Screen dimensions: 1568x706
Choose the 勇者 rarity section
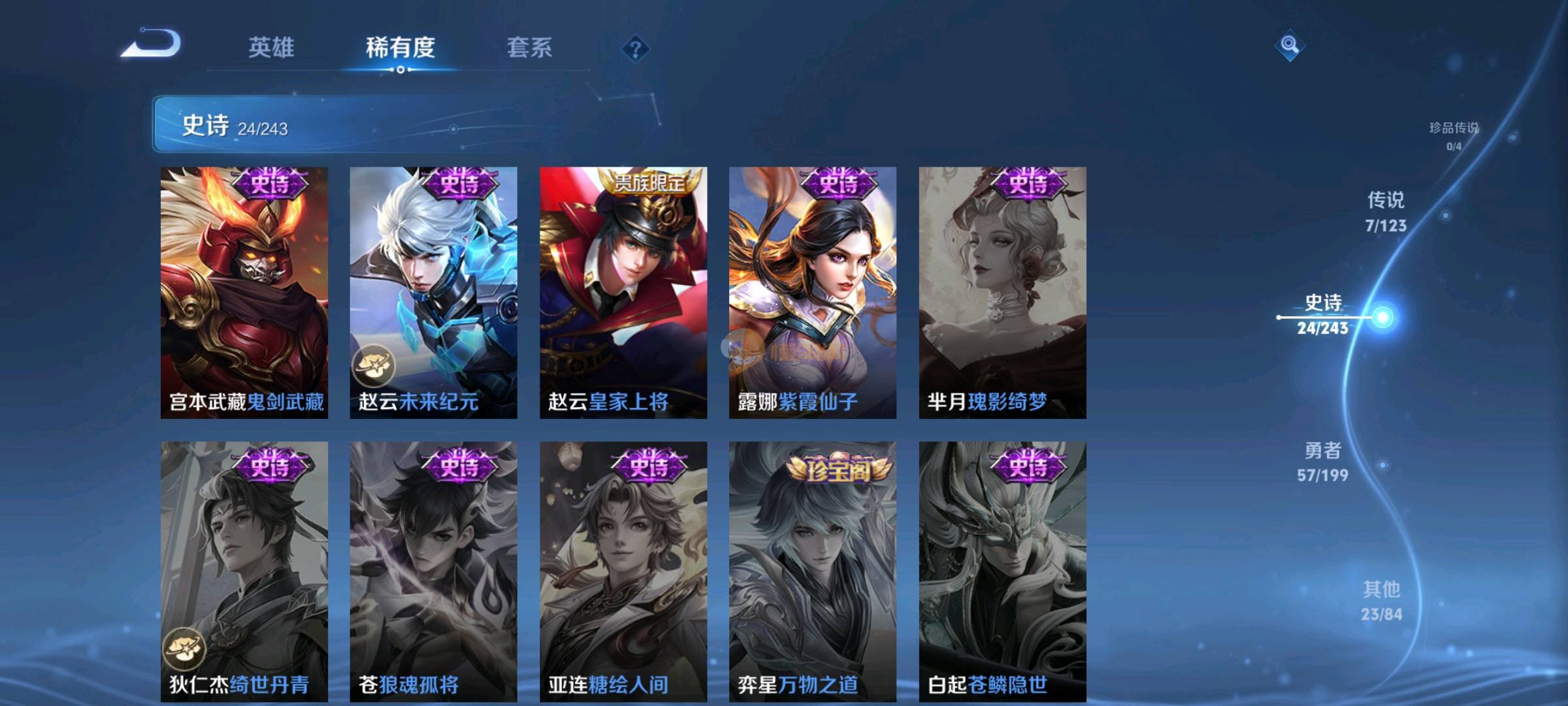[1323, 462]
